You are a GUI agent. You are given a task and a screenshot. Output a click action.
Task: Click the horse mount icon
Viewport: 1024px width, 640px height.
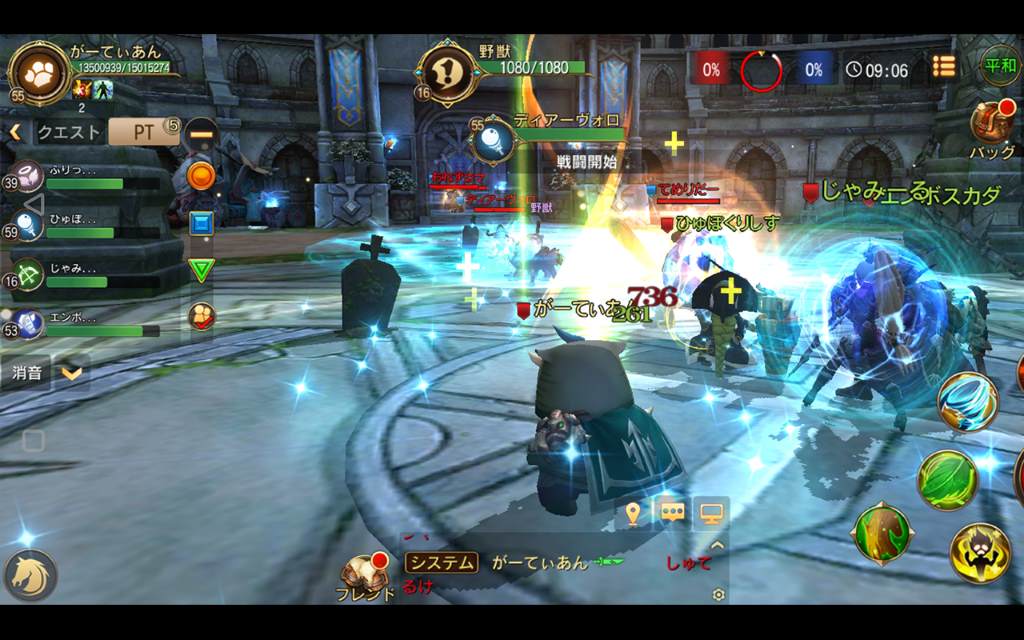(30, 575)
